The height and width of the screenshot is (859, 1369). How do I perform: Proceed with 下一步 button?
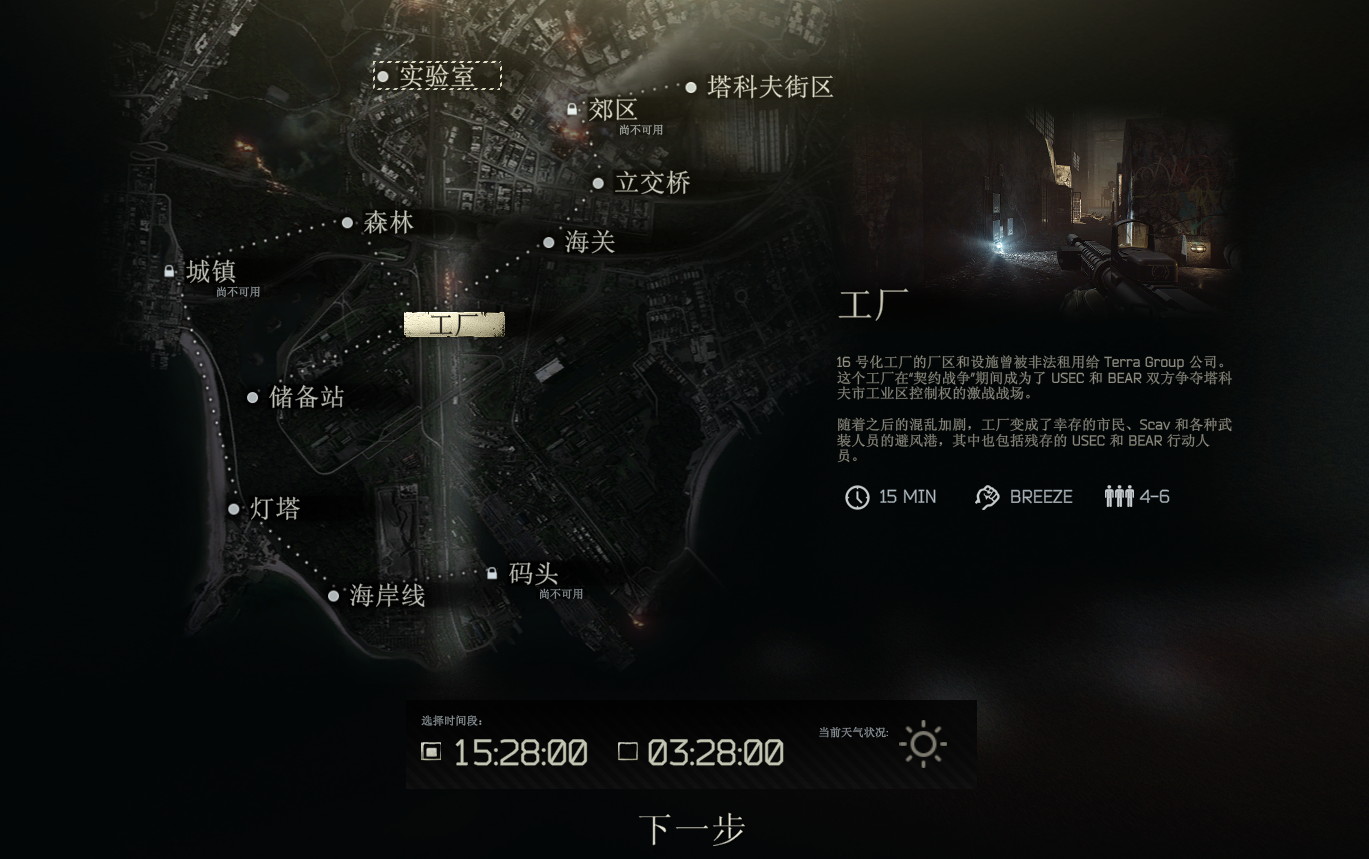[x=691, y=829]
